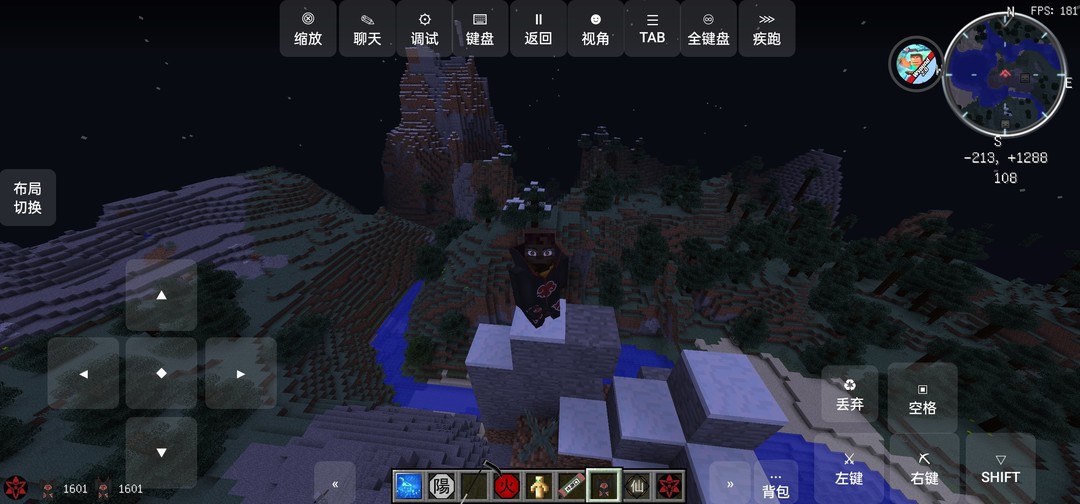
Task: Jump using the 空格 button
Action: click(x=922, y=397)
